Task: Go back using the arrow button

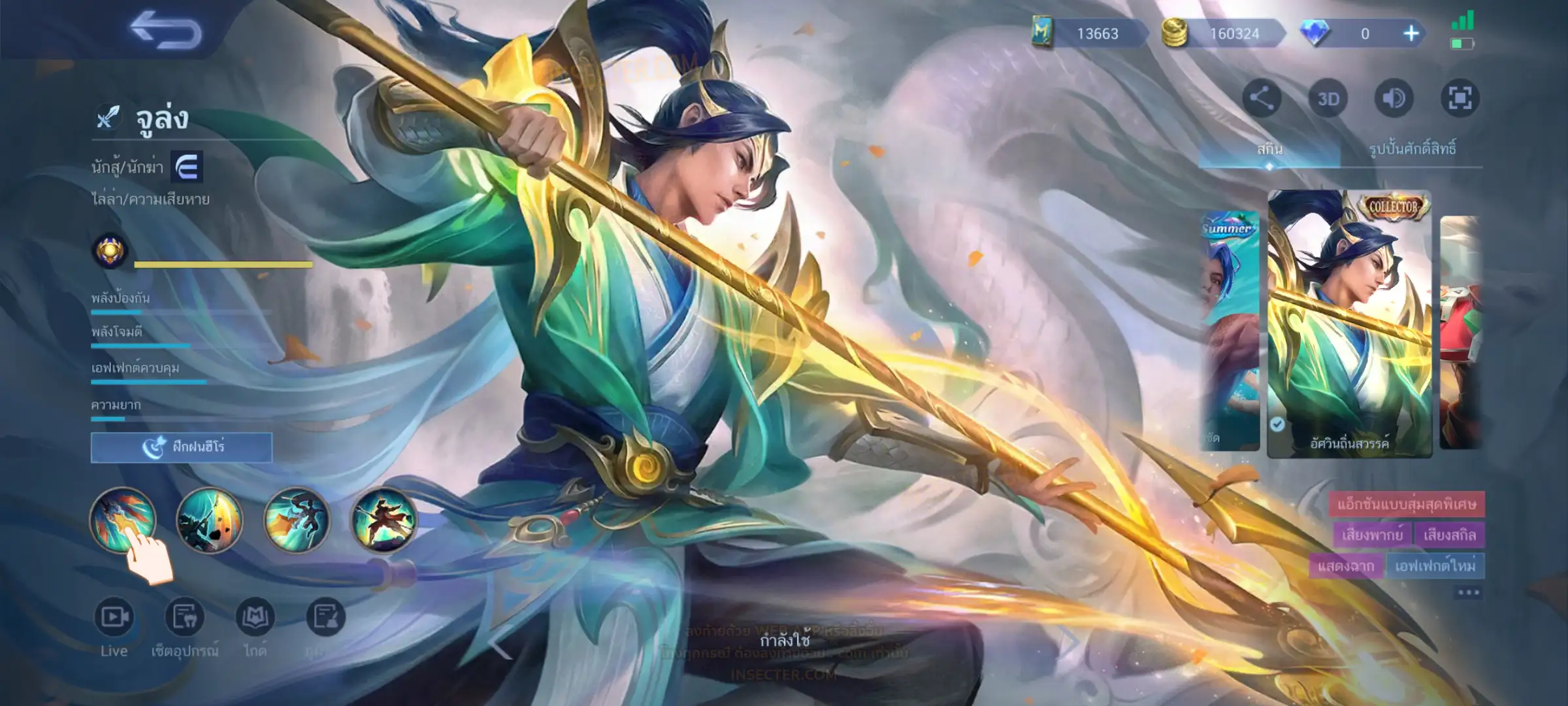Action: tap(166, 31)
